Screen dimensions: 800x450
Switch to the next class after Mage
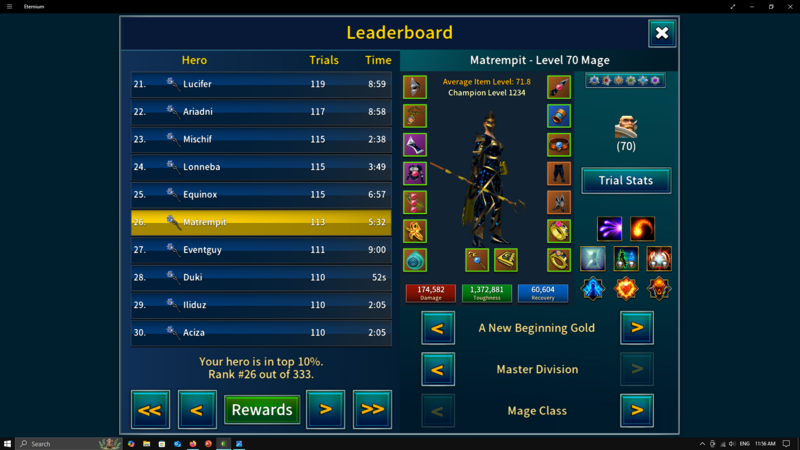[637, 410]
